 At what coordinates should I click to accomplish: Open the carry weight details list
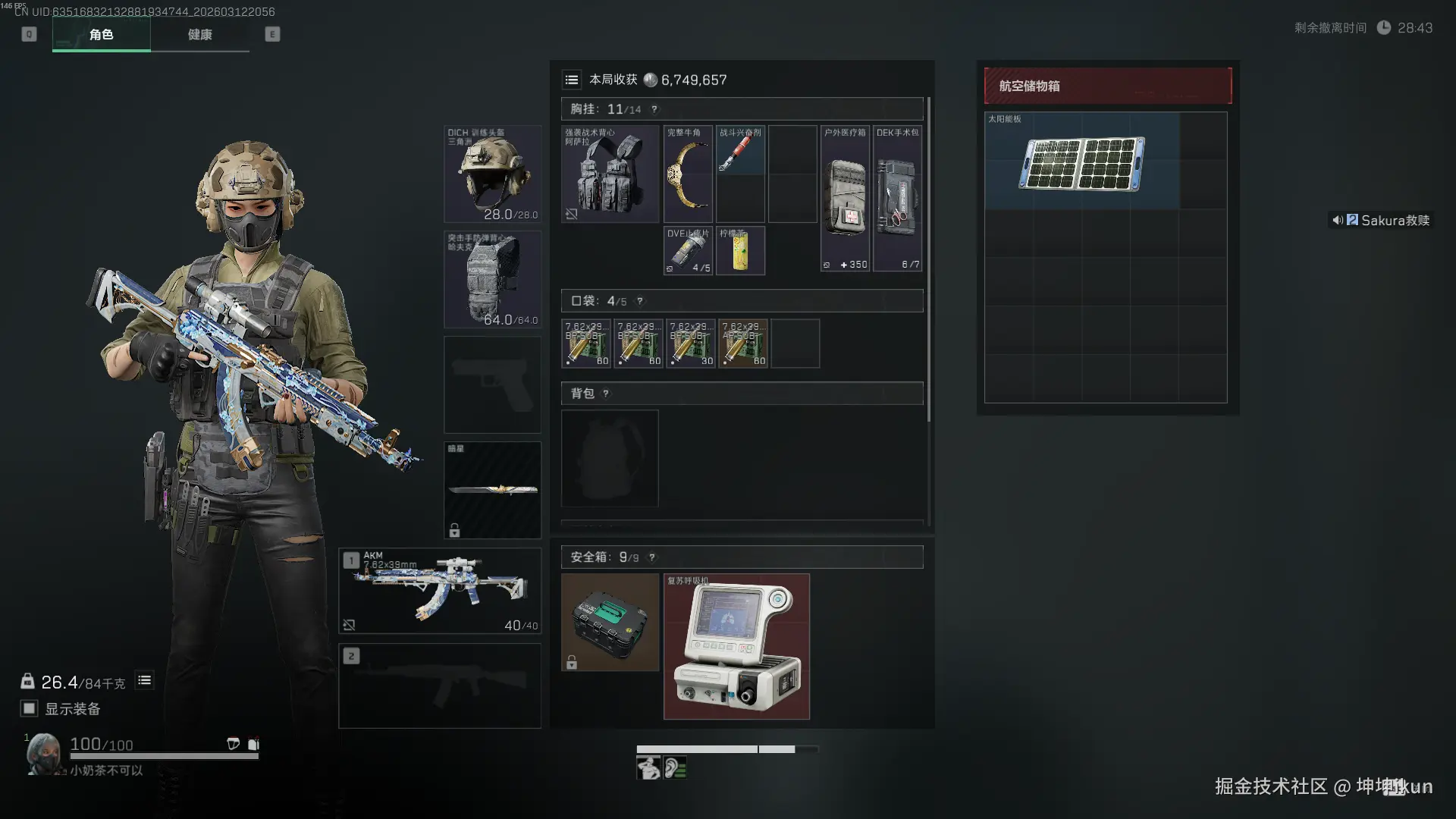(x=144, y=680)
